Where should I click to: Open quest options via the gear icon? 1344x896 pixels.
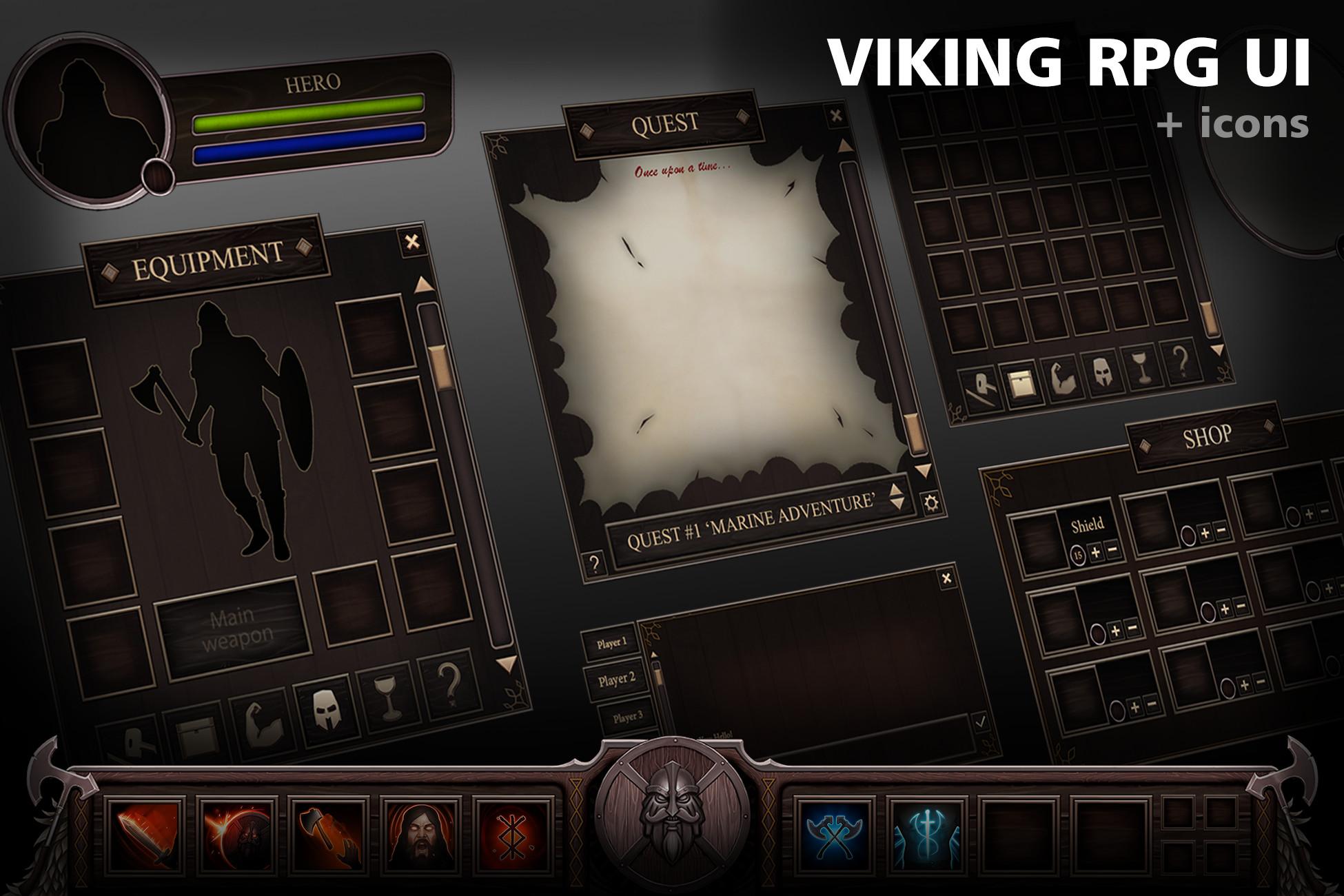click(930, 502)
